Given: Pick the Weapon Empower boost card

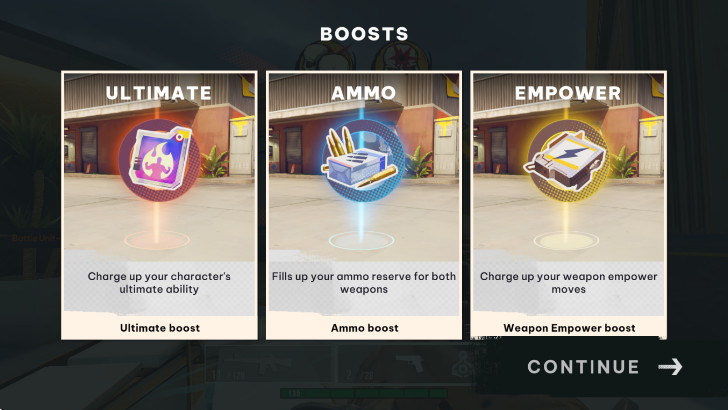Looking at the screenshot, I should point(568,205).
